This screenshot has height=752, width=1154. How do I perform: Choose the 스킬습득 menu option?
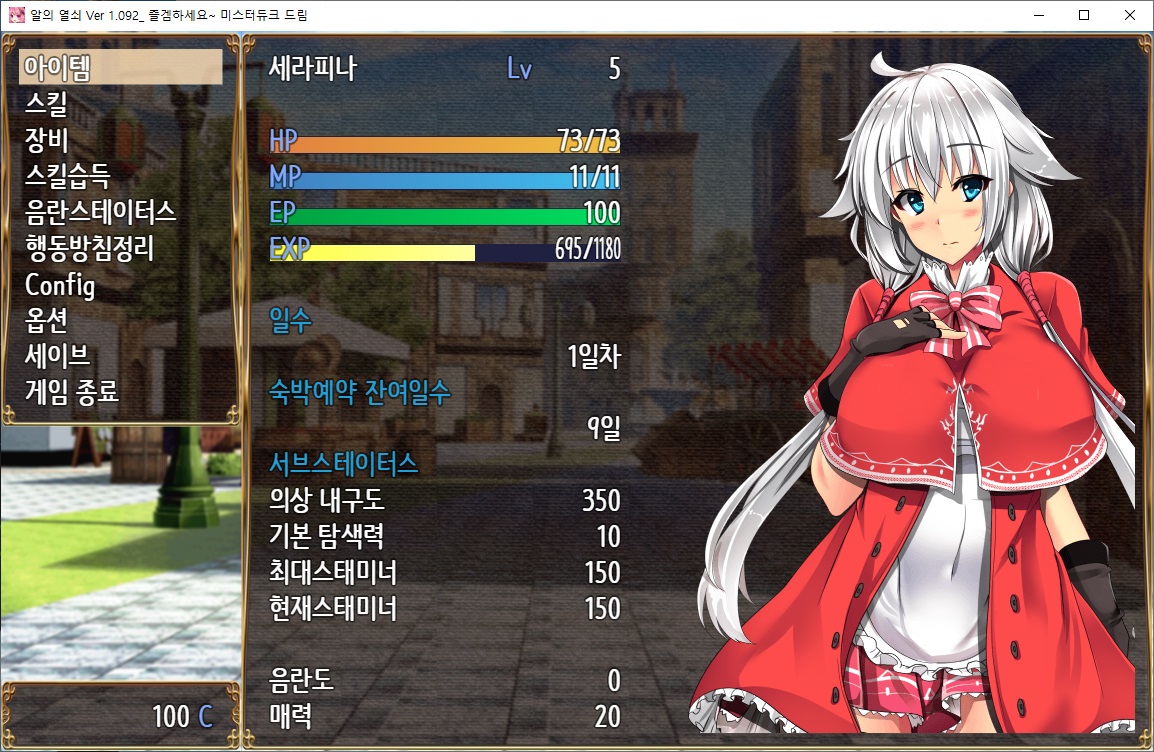click(x=68, y=176)
